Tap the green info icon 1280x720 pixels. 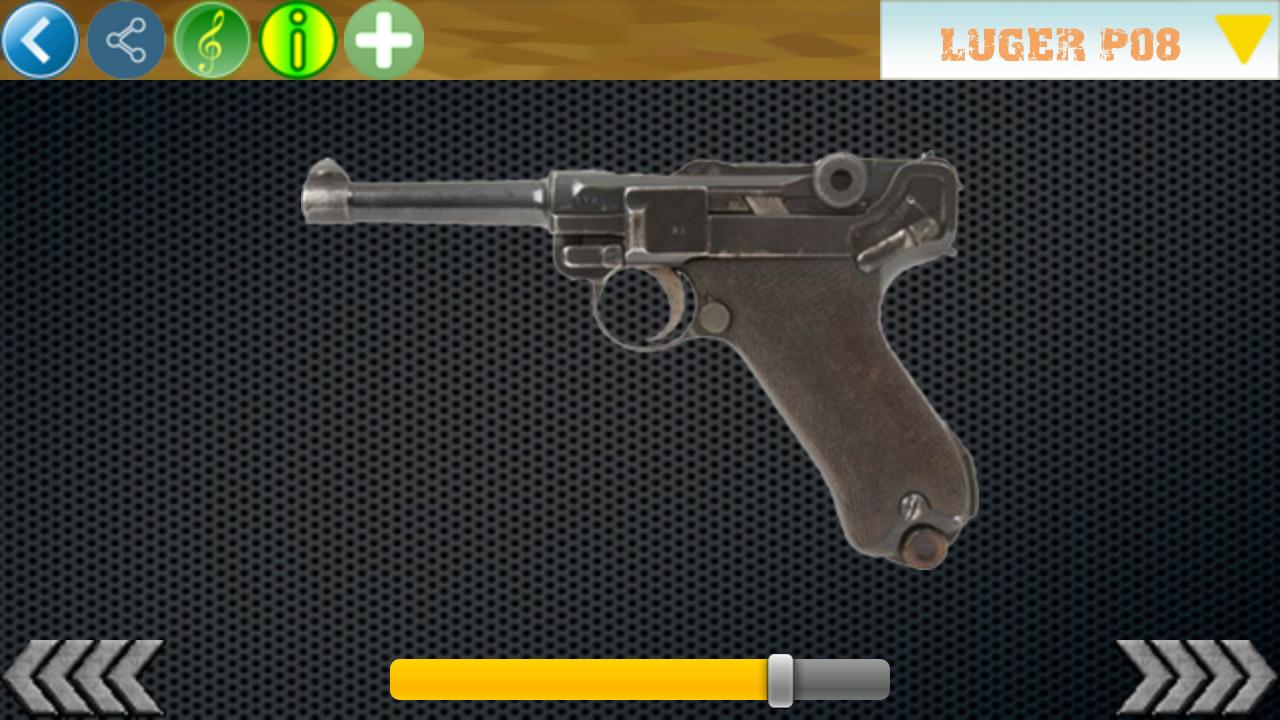click(x=297, y=39)
